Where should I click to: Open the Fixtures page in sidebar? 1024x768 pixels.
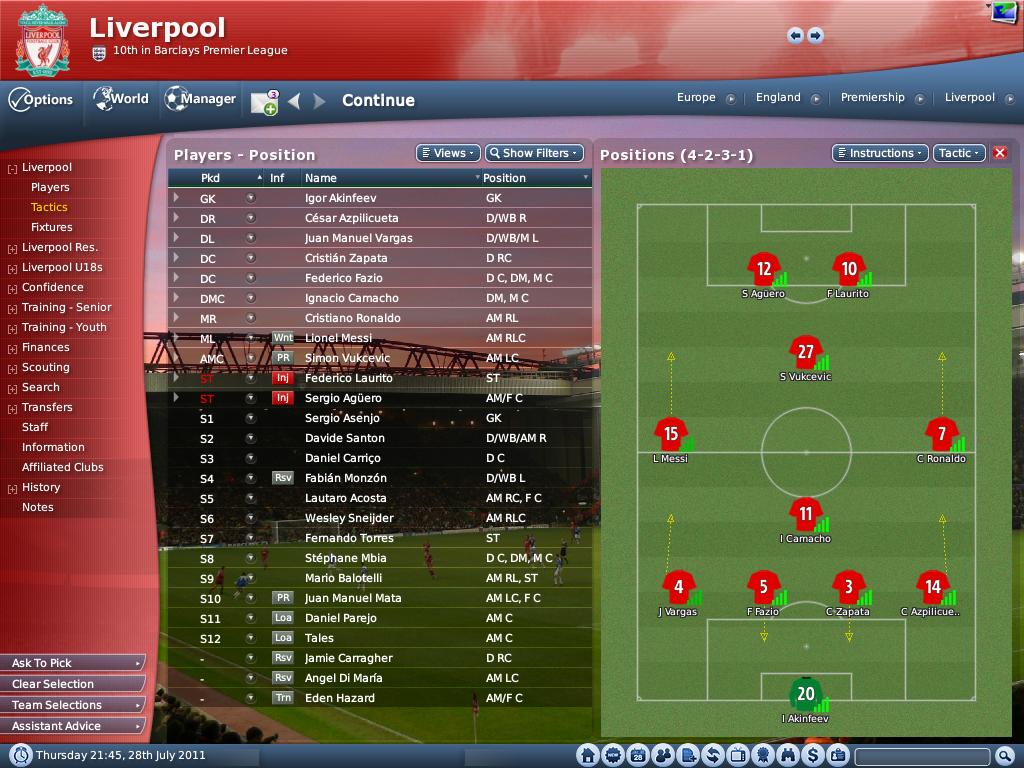click(x=51, y=227)
